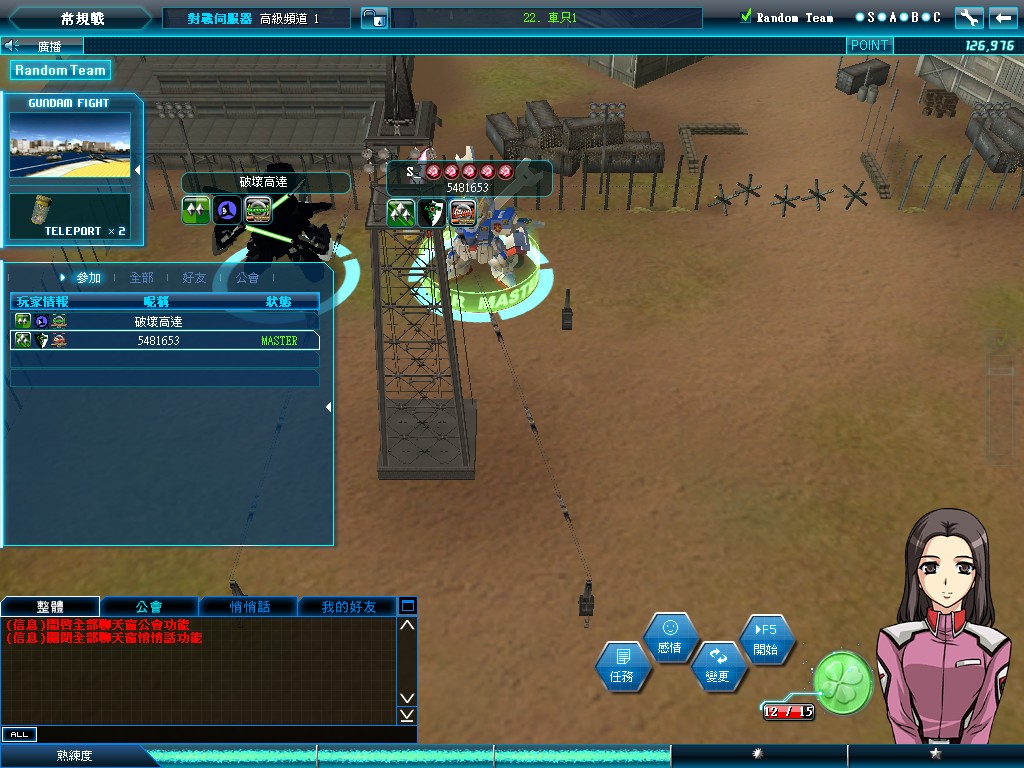Click the room lock icon
Image resolution: width=1024 pixels, height=768 pixels.
pos(373,18)
